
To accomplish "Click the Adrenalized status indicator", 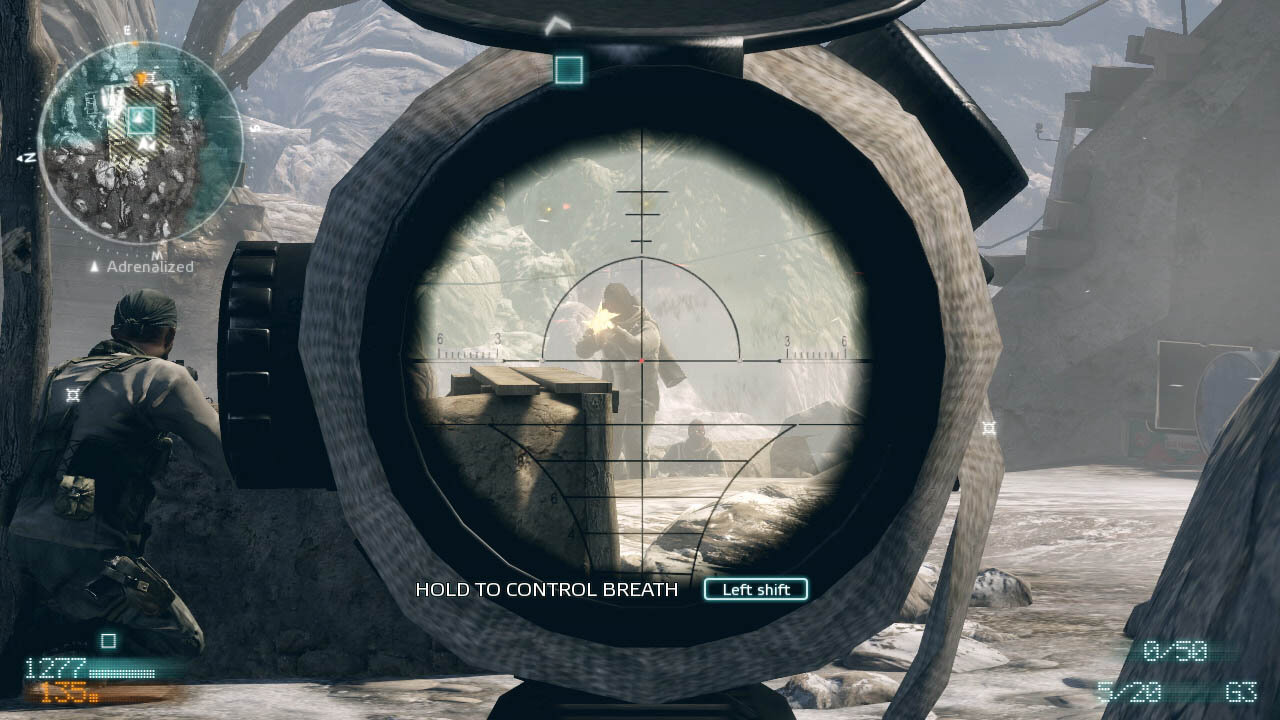I will click(142, 267).
